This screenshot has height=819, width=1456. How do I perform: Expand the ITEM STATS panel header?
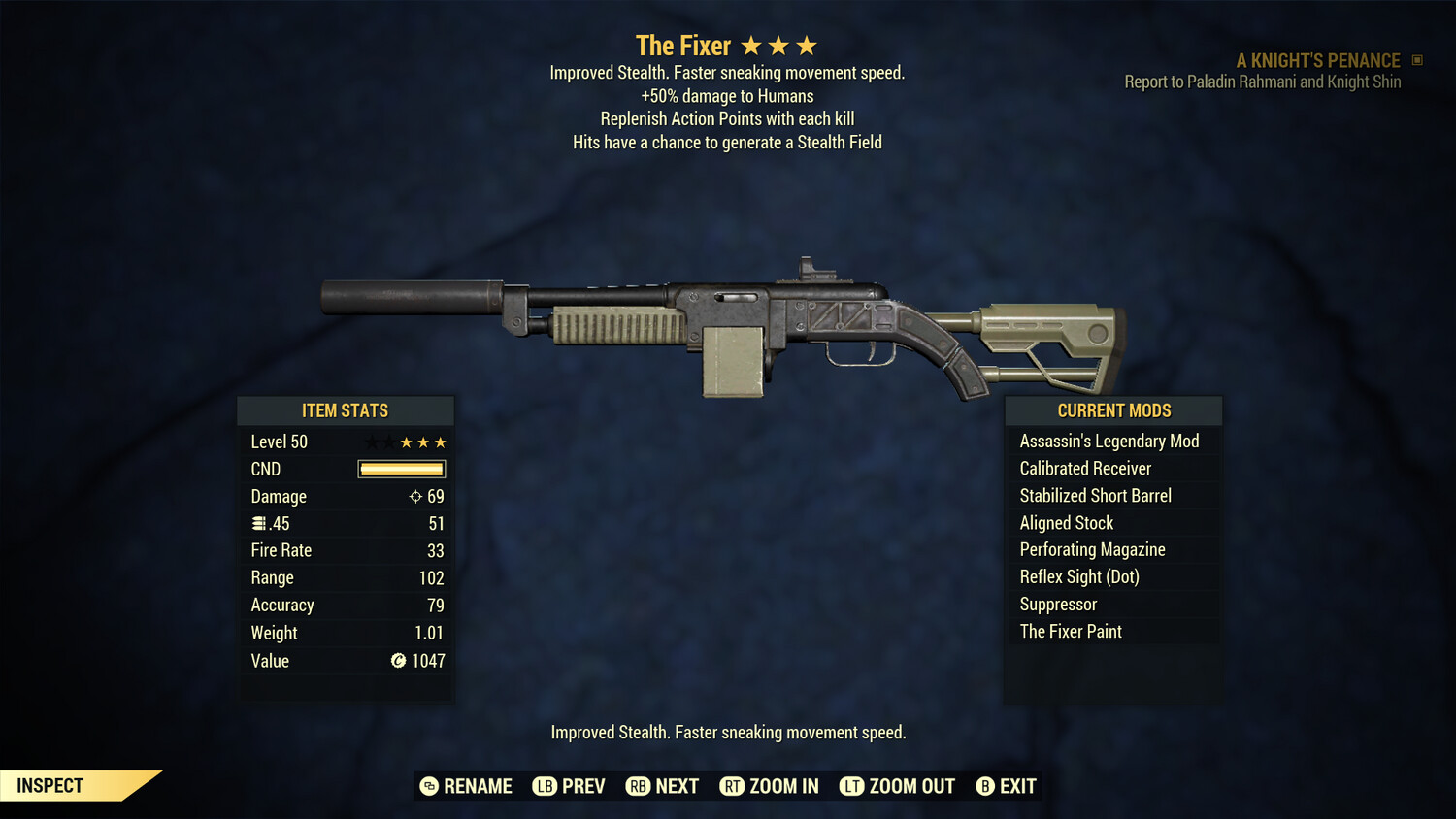coord(346,410)
